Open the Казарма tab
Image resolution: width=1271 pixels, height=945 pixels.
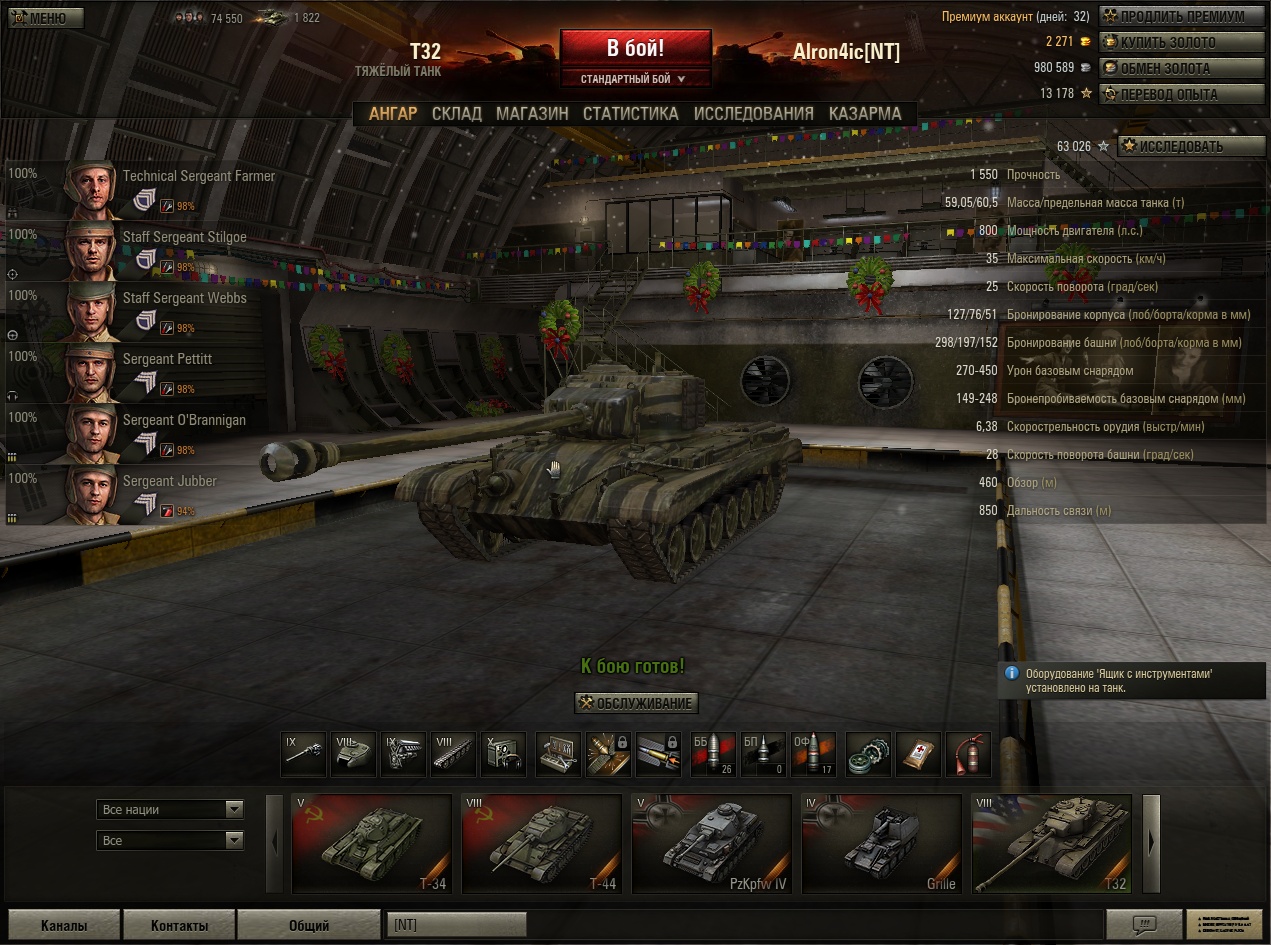865,114
